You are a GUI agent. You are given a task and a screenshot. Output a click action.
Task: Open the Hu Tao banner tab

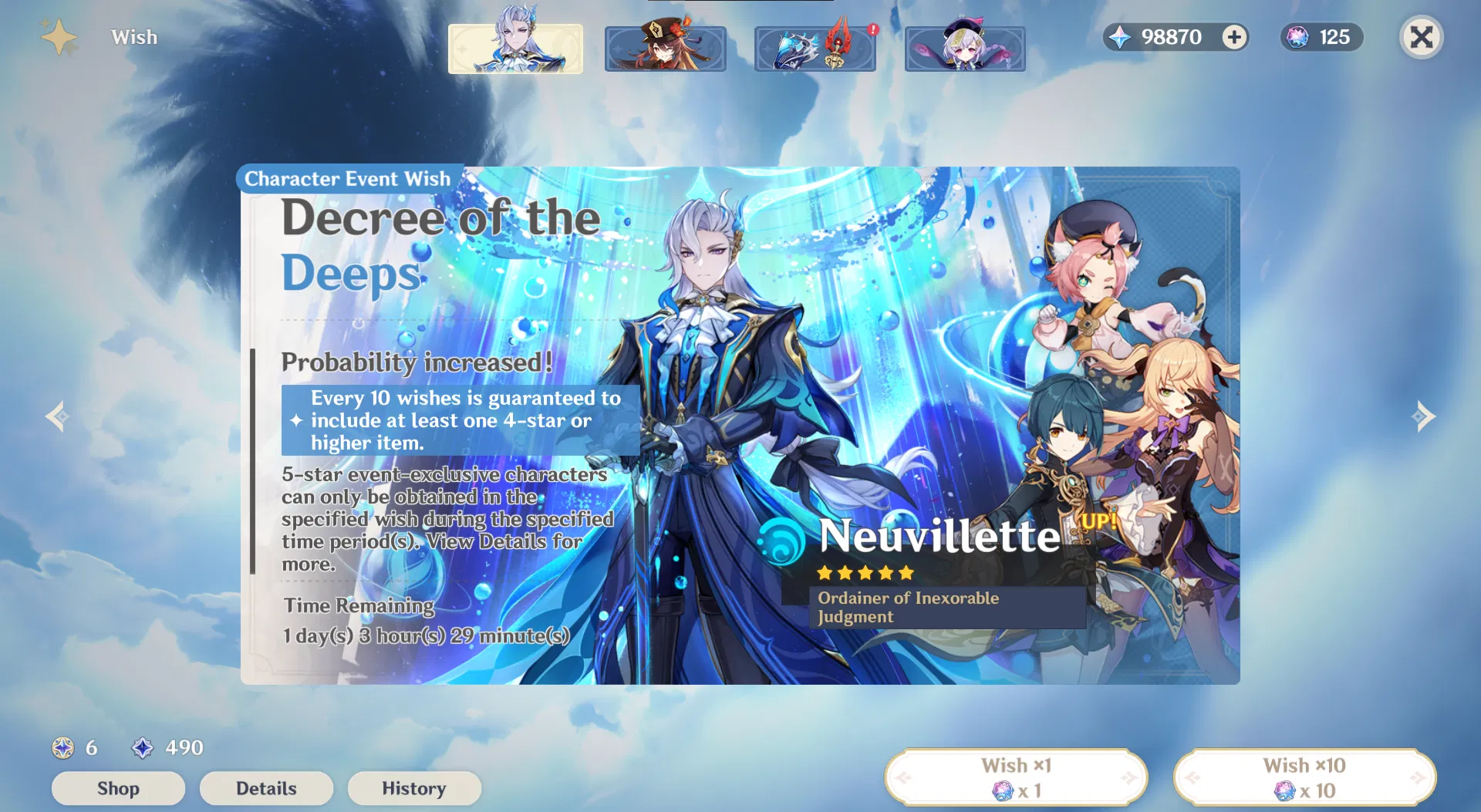665,49
